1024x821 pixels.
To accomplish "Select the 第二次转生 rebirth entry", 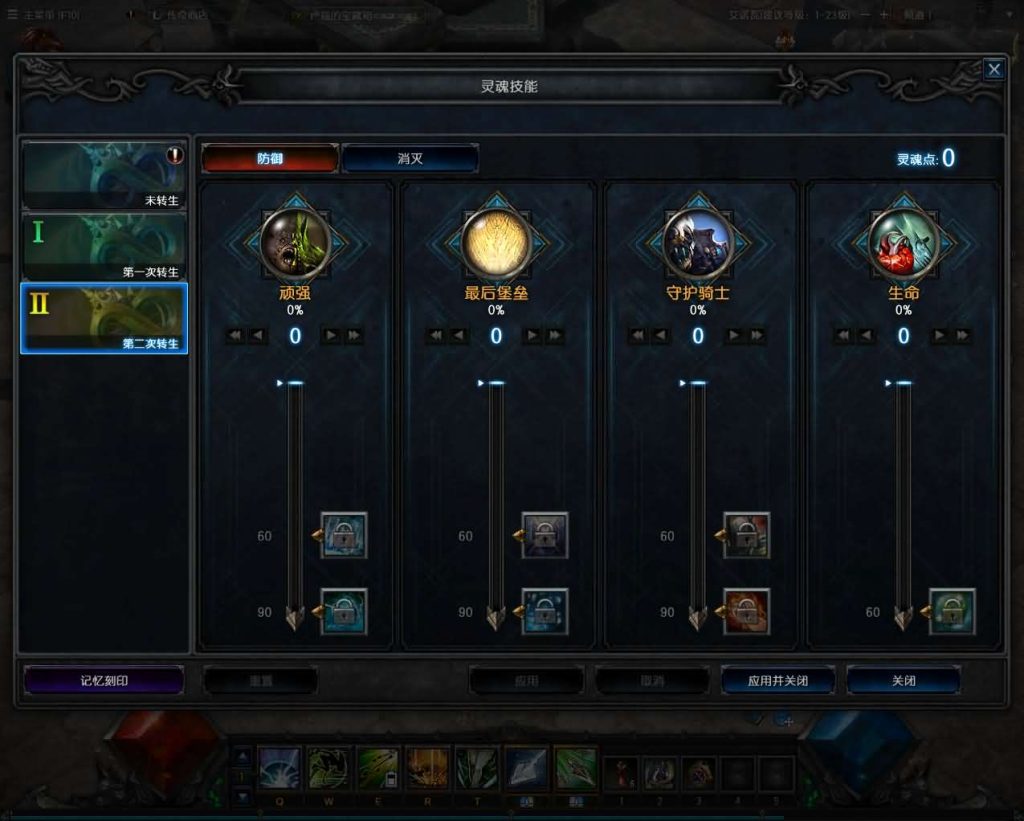I will pos(104,318).
